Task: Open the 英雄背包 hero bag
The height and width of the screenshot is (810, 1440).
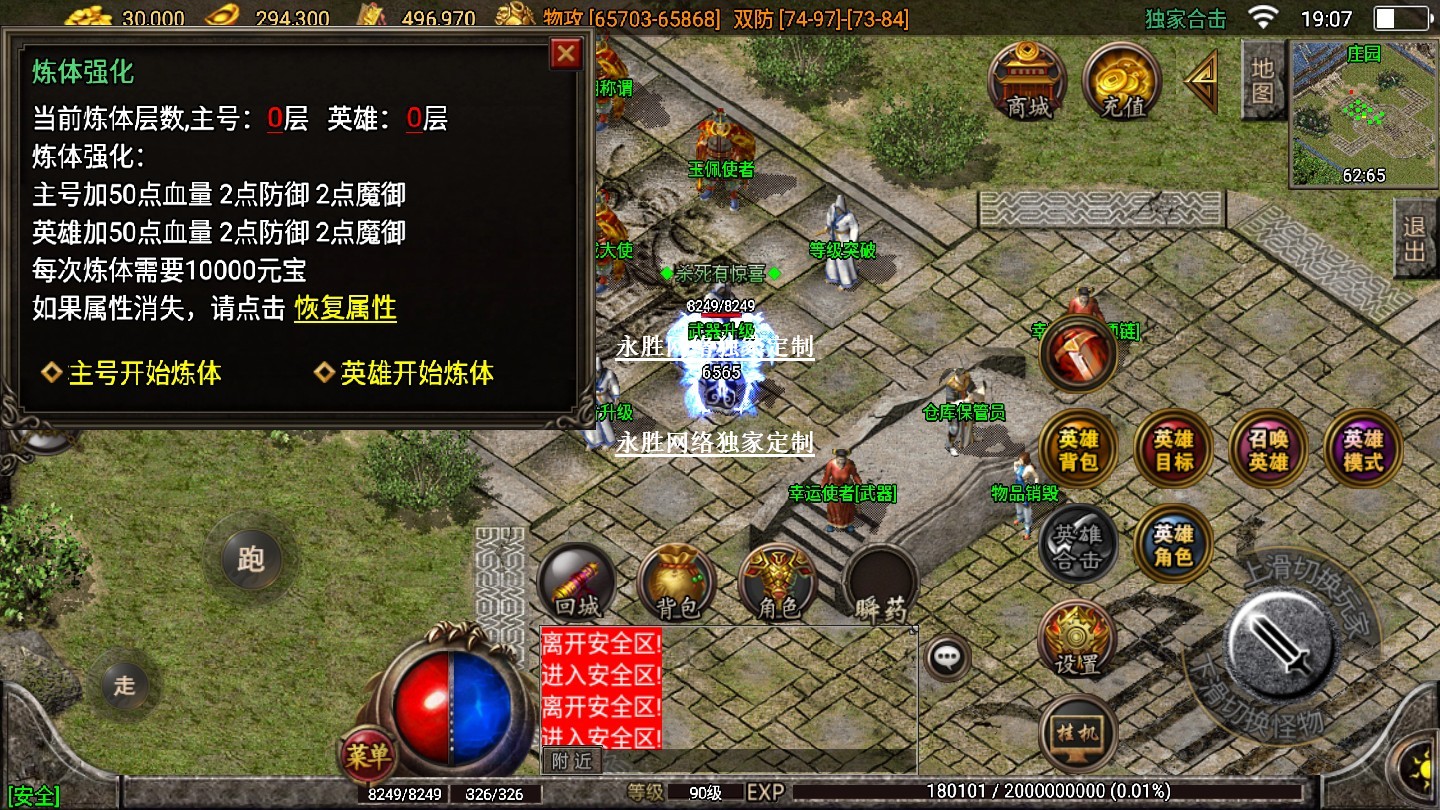Action: [x=1079, y=449]
